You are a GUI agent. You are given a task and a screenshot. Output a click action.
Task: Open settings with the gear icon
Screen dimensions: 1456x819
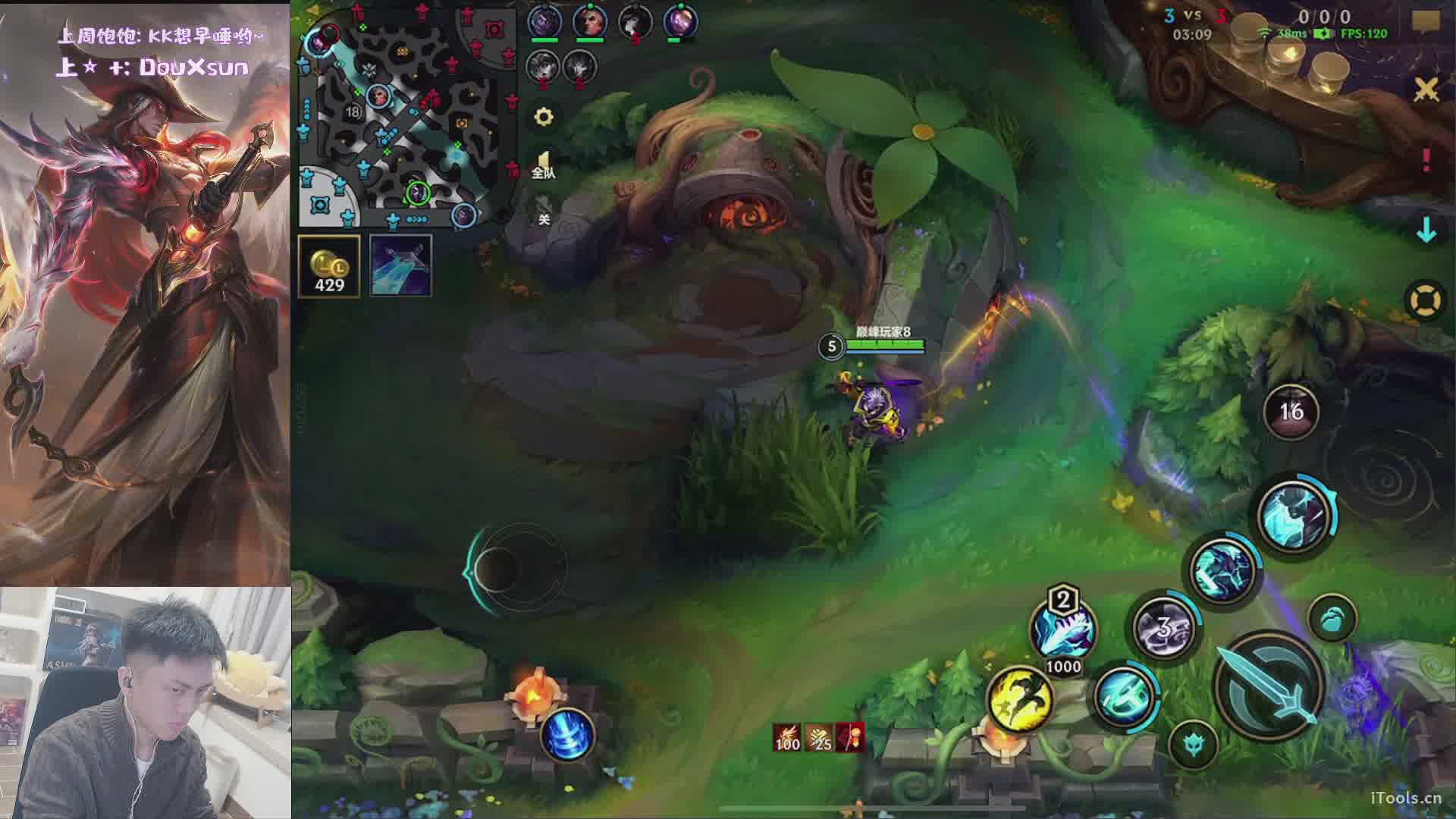(x=544, y=117)
